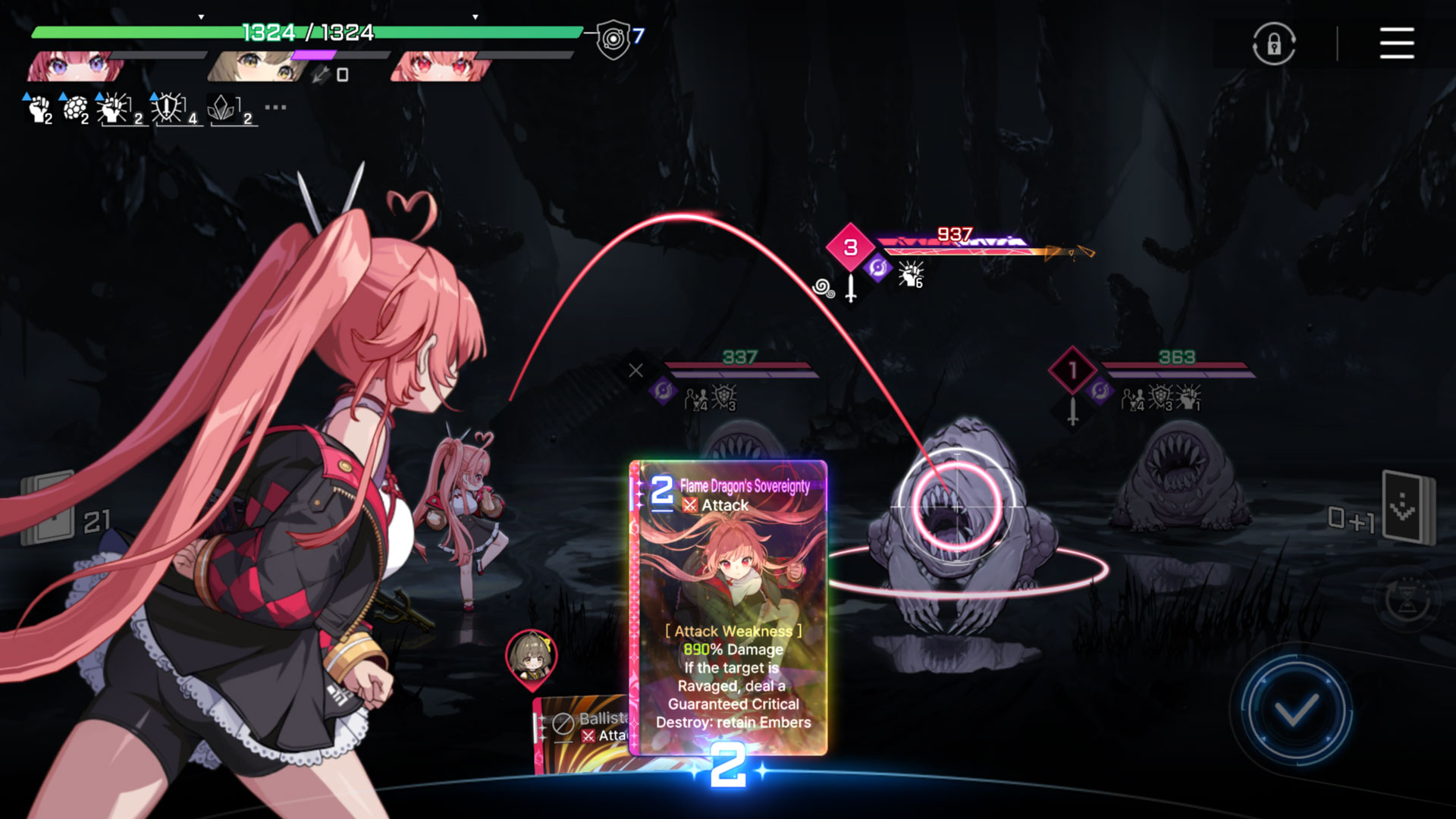Viewport: 1456px width, 819px height.
Task: Expand the buff list ellipsis
Action: pos(275,108)
